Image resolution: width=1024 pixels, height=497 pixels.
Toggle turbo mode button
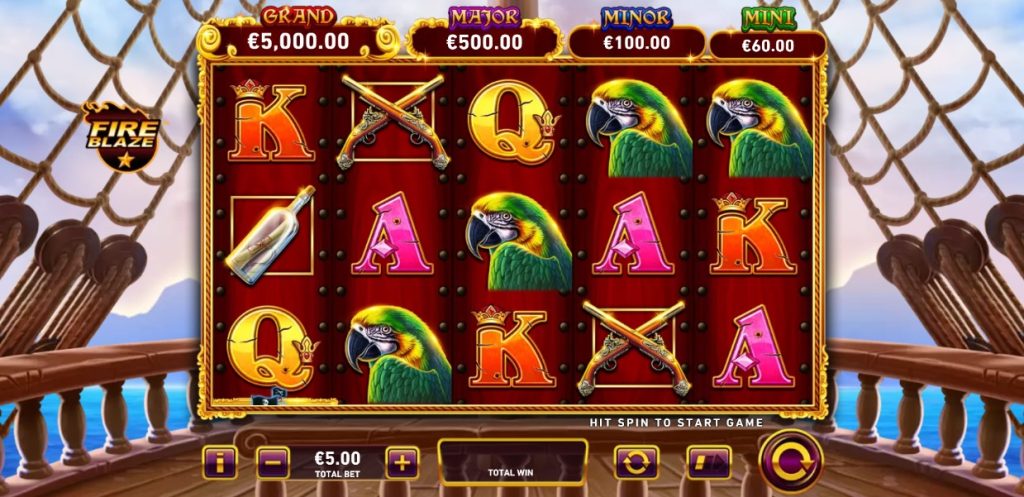tap(708, 462)
